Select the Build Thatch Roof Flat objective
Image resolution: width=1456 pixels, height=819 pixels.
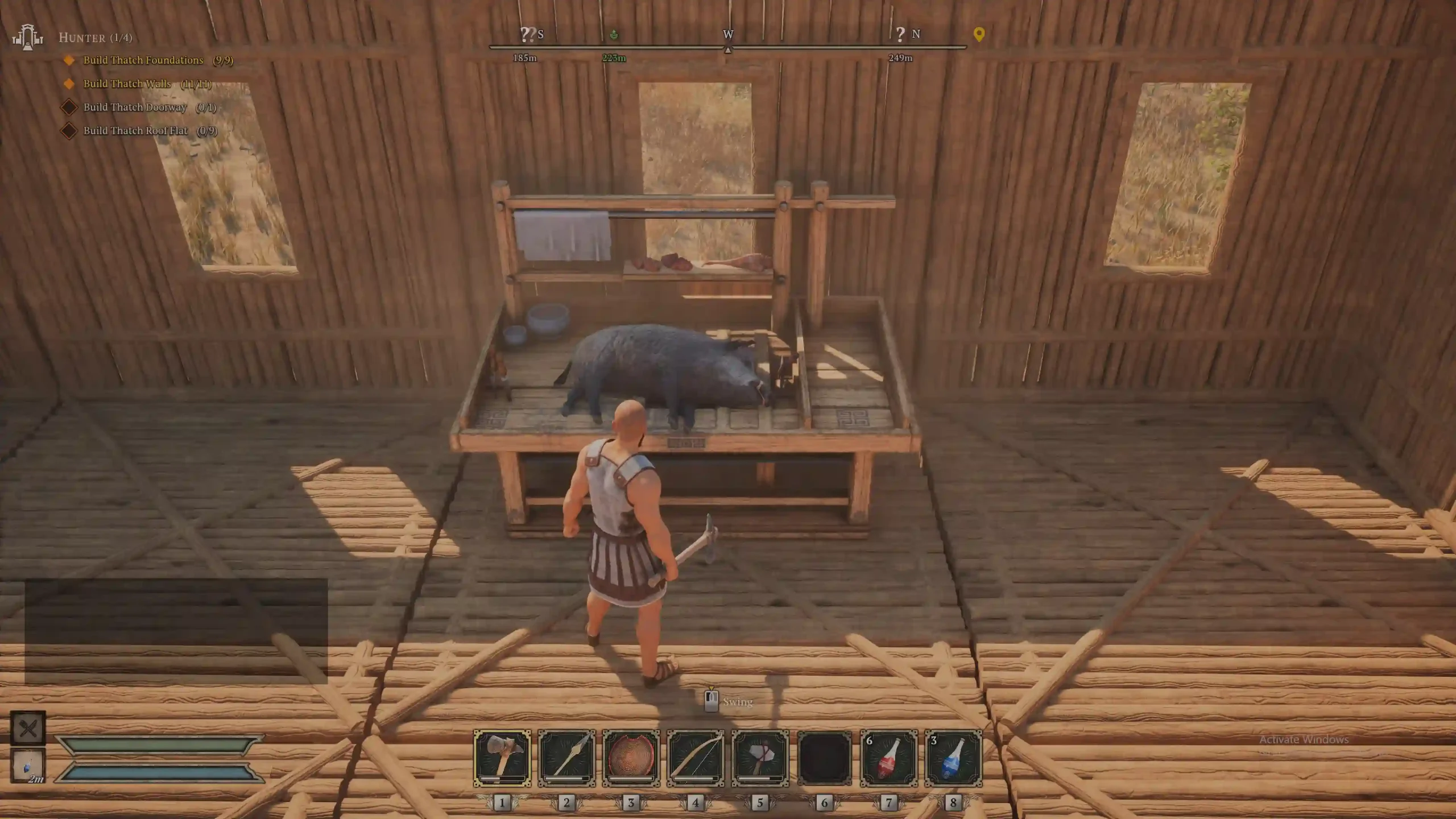(x=135, y=131)
